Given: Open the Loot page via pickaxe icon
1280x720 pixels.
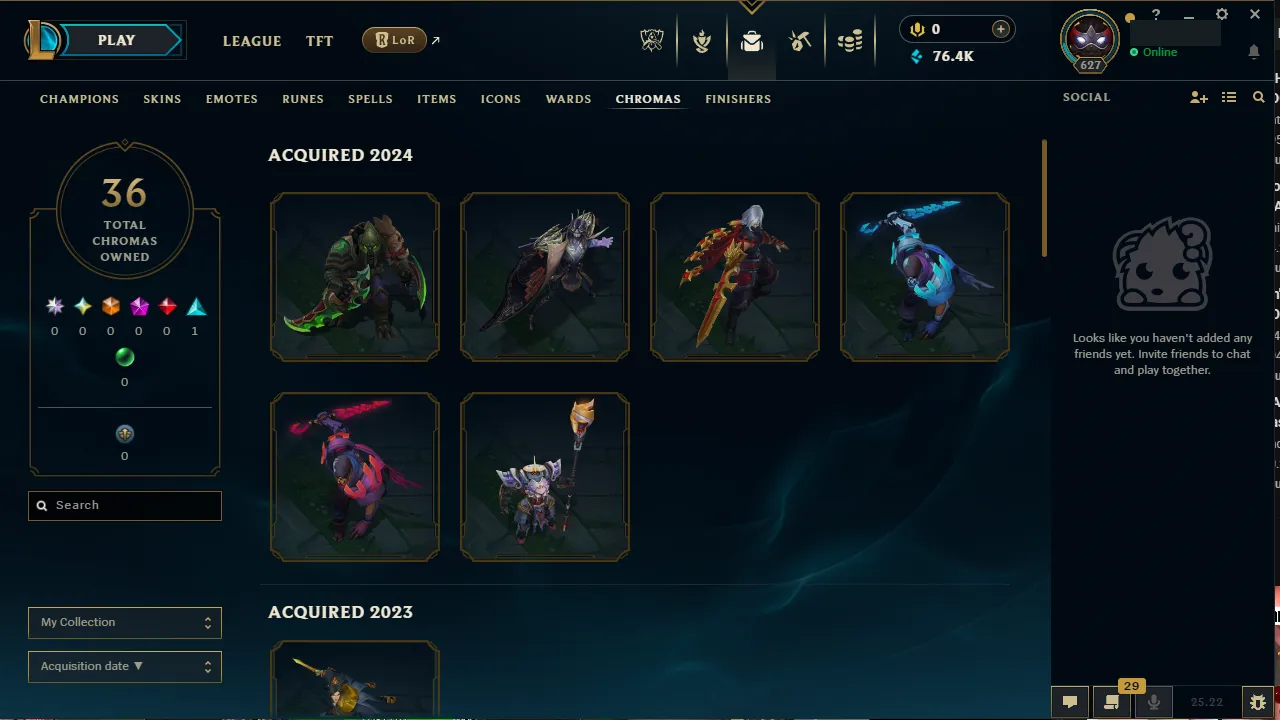Looking at the screenshot, I should point(800,41).
